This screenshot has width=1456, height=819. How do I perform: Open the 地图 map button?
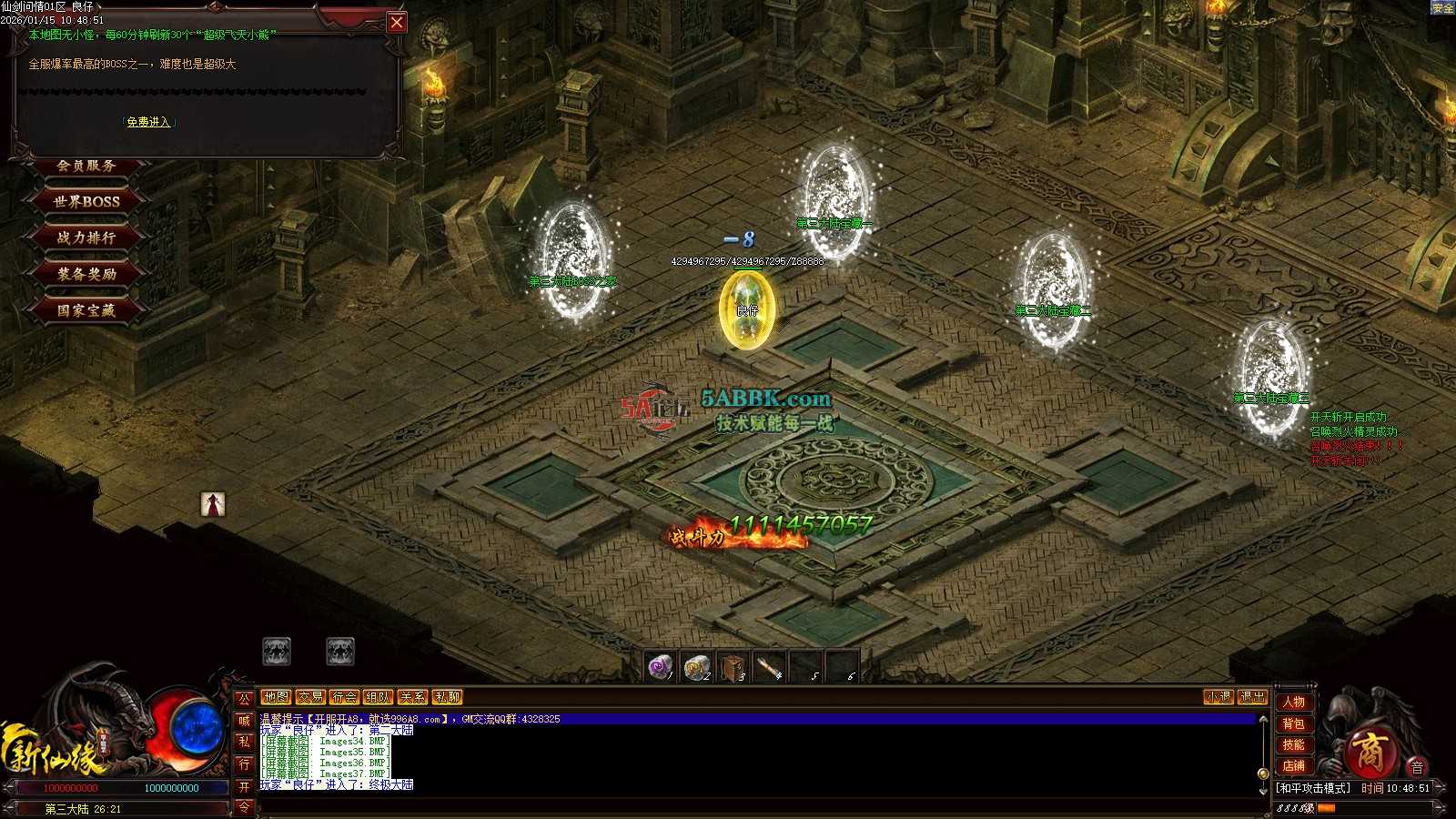pyautogui.click(x=276, y=697)
